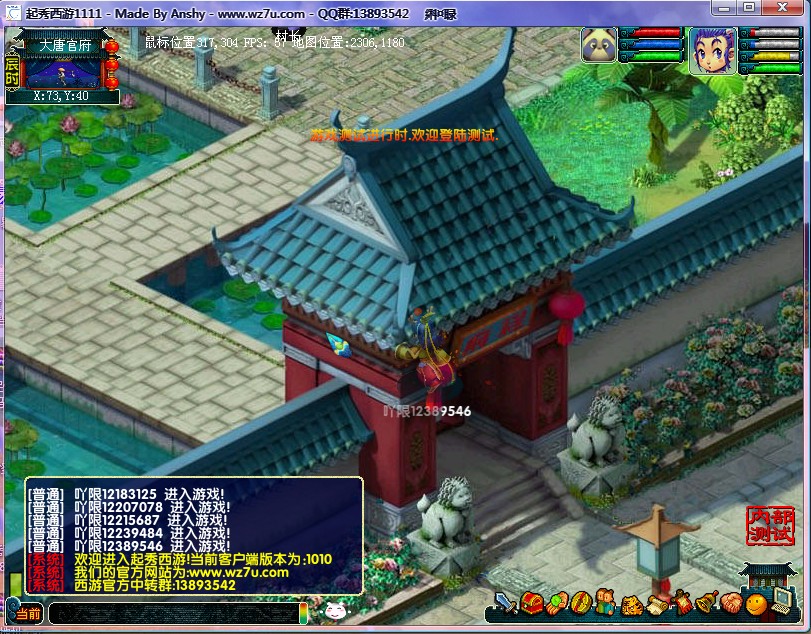811x634 pixels.
Task: Open the red treasure chest inventory
Action: tap(531, 604)
